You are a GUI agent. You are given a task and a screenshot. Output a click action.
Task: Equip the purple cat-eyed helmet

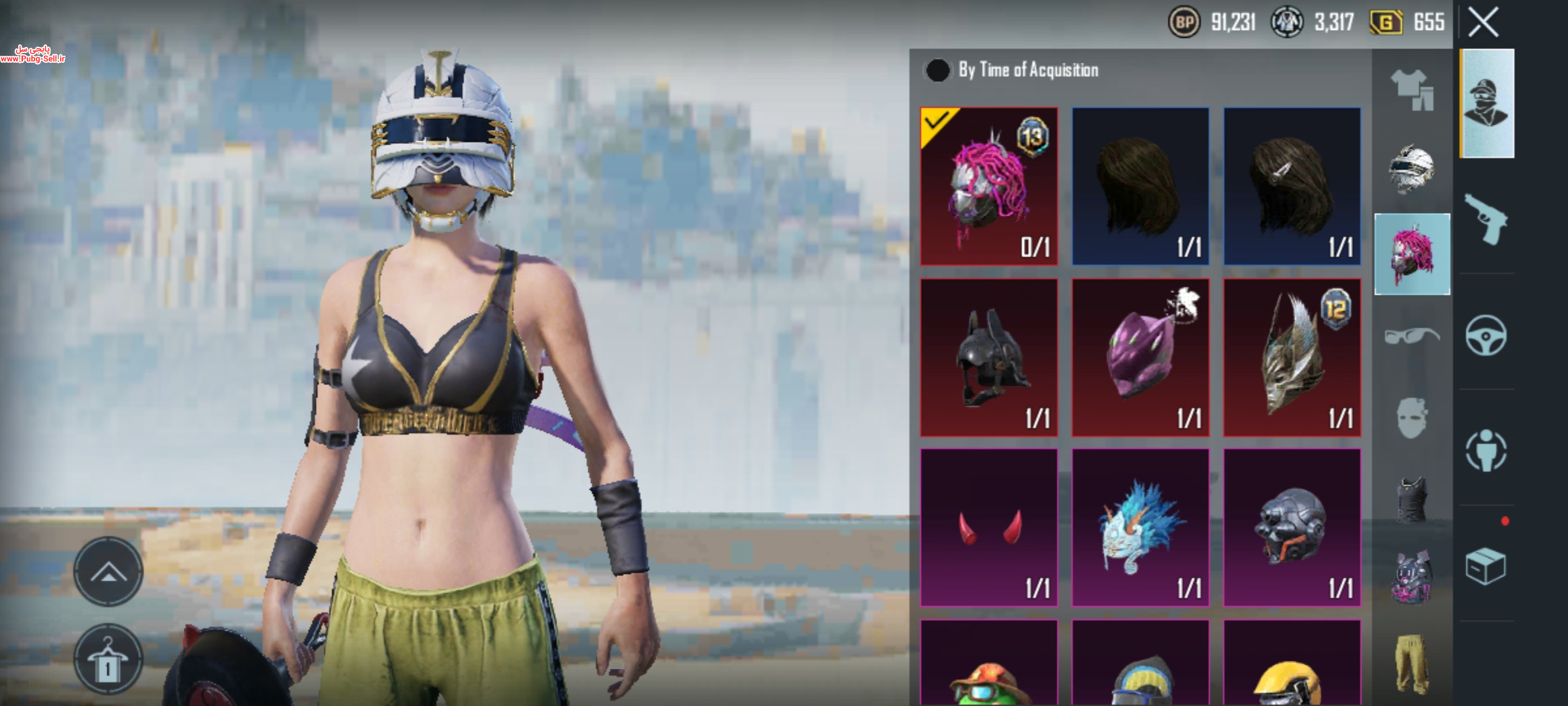1140,358
